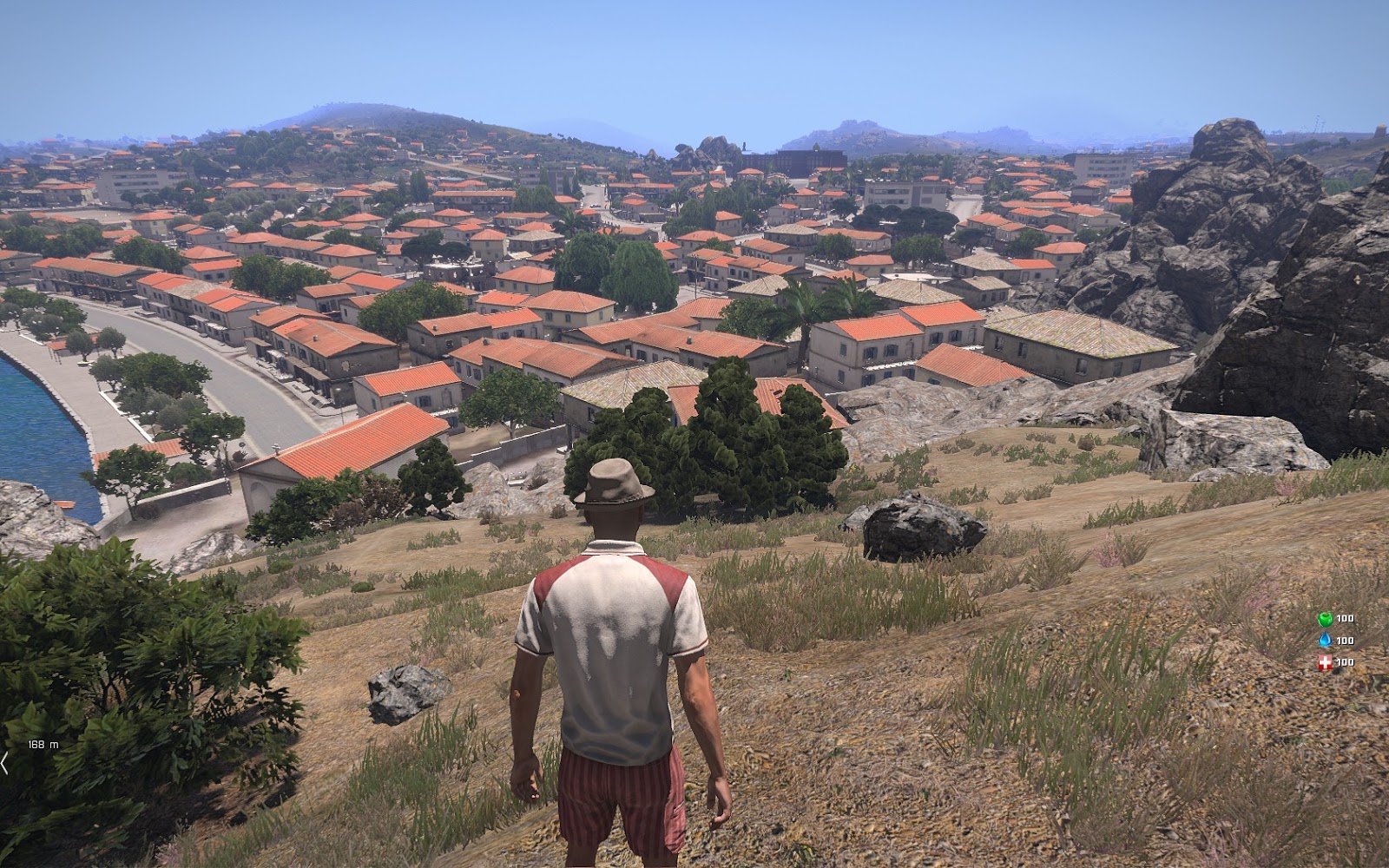This screenshot has width=1389, height=868.
Task: Select the thirst value reading 100
Action: tap(1345, 641)
